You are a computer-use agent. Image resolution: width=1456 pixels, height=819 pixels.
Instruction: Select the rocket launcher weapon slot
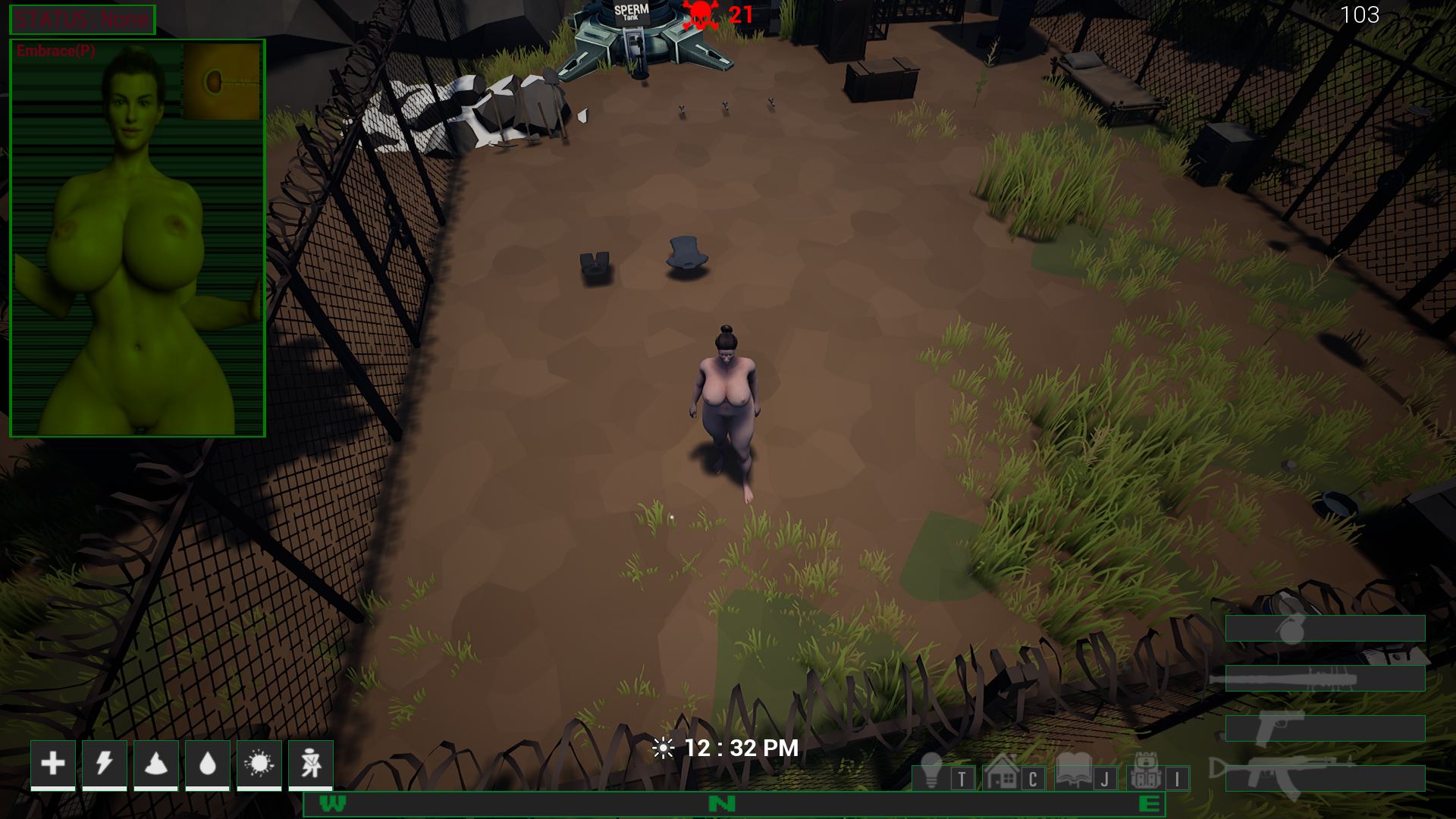pyautogui.click(x=1325, y=678)
